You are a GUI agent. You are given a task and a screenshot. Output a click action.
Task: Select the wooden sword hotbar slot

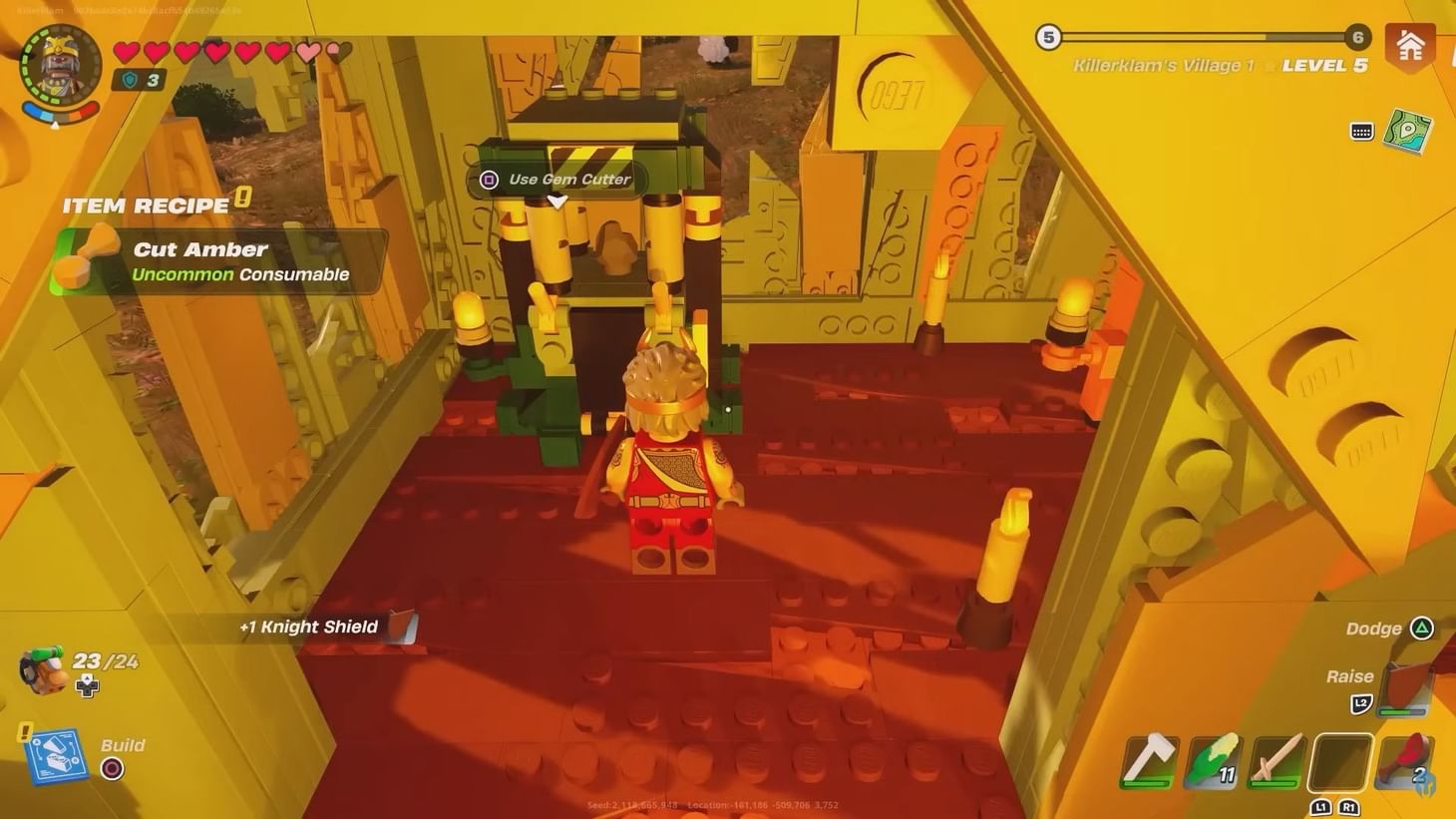1276,760
